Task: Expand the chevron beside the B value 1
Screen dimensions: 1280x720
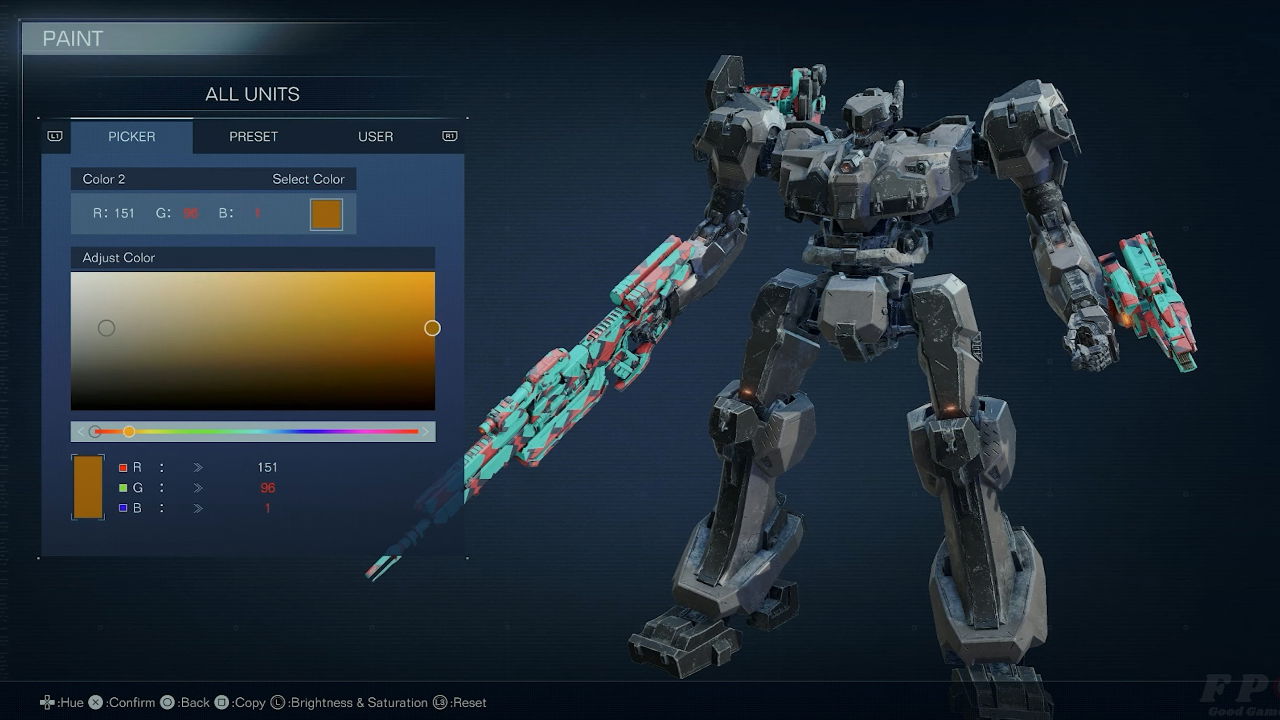Action: pos(198,507)
